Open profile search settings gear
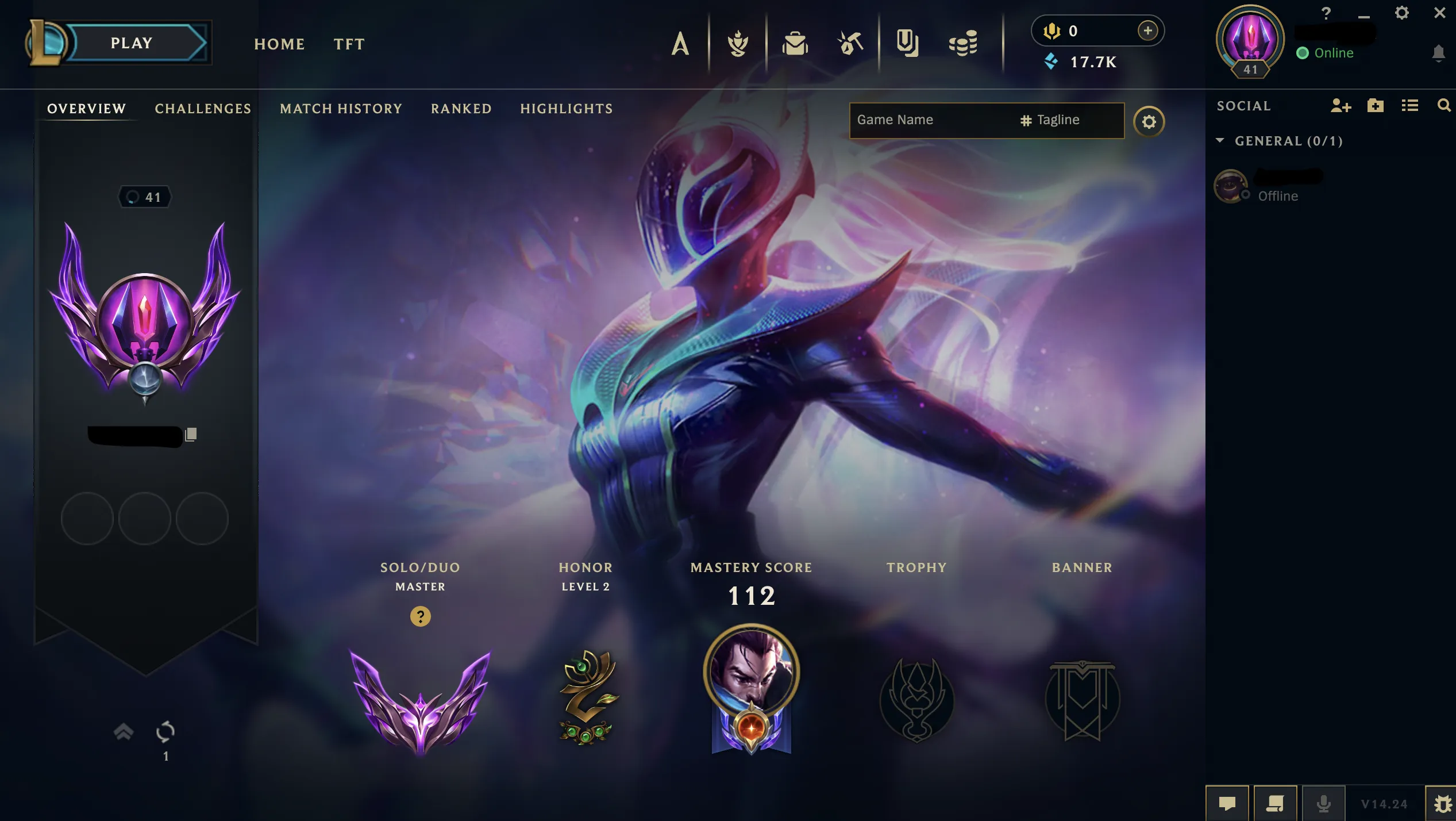The width and height of the screenshot is (1456, 821). (x=1149, y=121)
